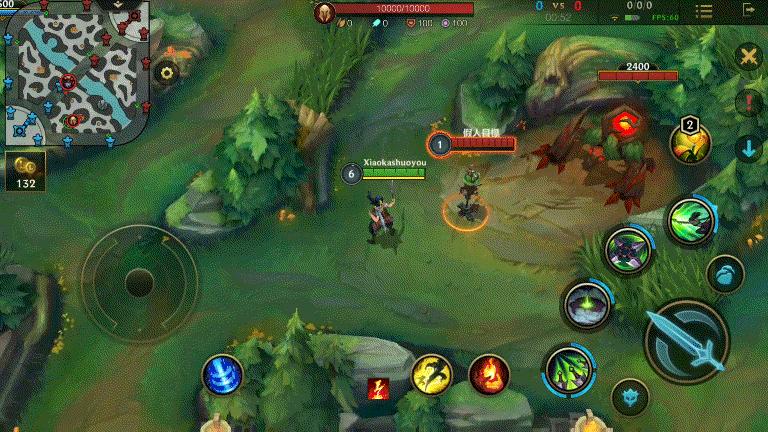Use the purple shuriken blade ability
Screen dimensions: 768x432
coord(628,249)
